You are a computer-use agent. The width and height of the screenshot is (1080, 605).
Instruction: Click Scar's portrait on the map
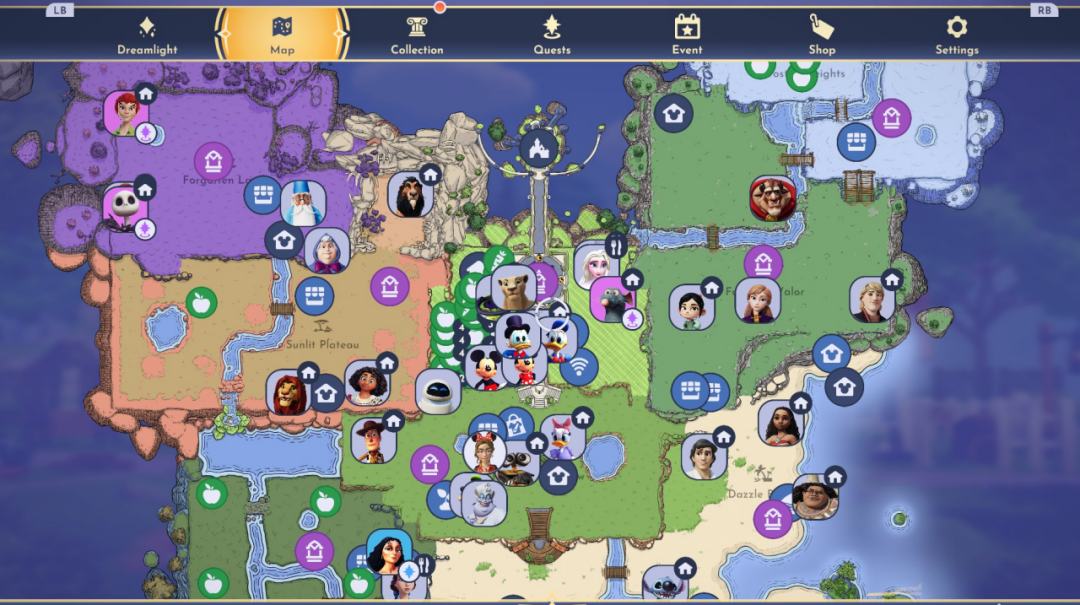[410, 194]
